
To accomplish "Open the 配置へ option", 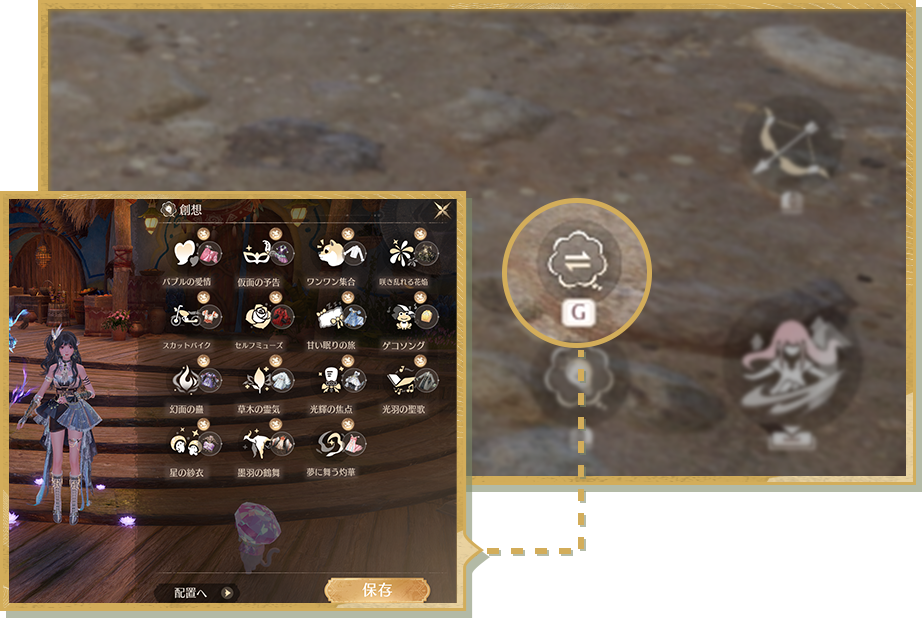I will pos(198,592).
